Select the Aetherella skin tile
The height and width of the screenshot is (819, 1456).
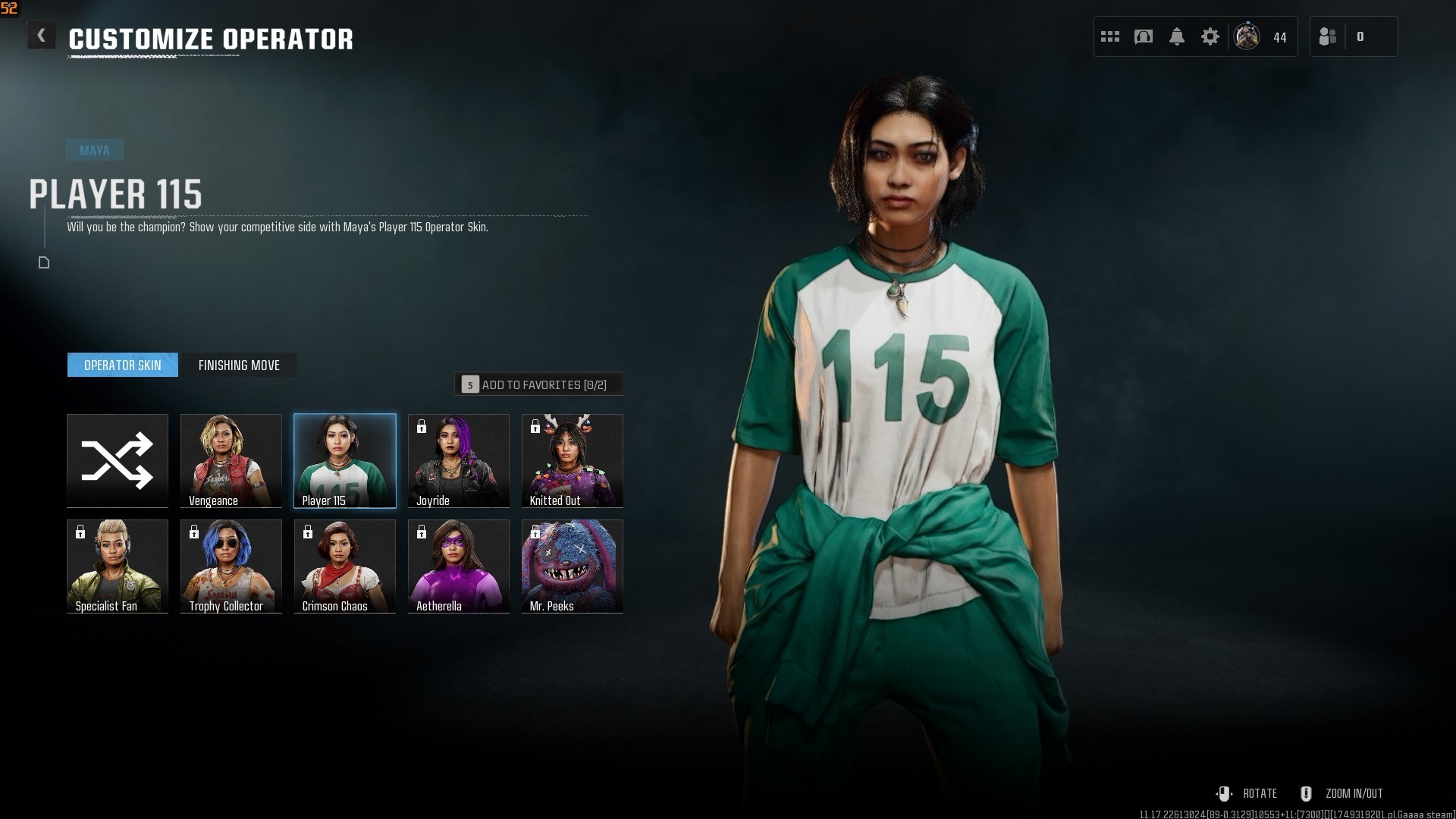click(459, 566)
